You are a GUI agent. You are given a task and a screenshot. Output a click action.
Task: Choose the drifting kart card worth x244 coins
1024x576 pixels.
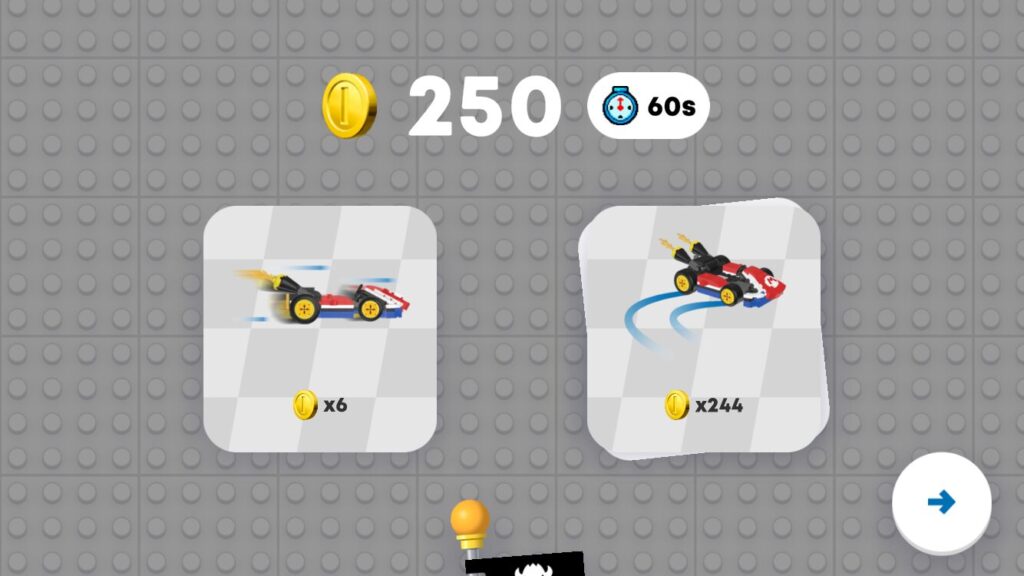704,328
